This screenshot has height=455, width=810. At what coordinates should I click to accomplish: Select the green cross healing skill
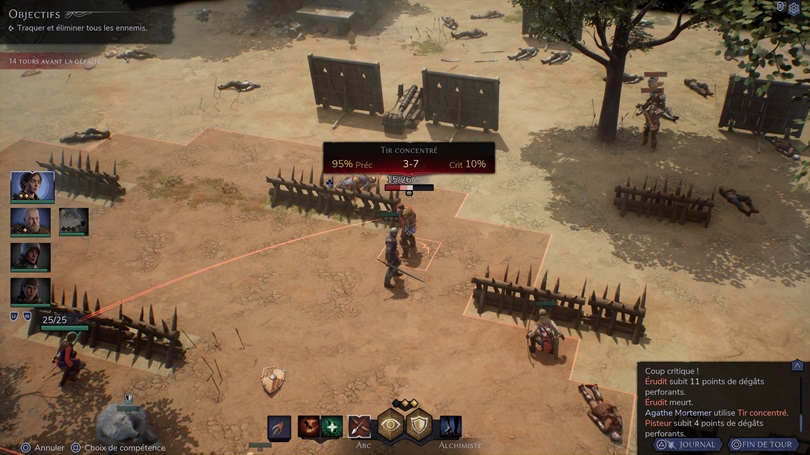pos(332,427)
